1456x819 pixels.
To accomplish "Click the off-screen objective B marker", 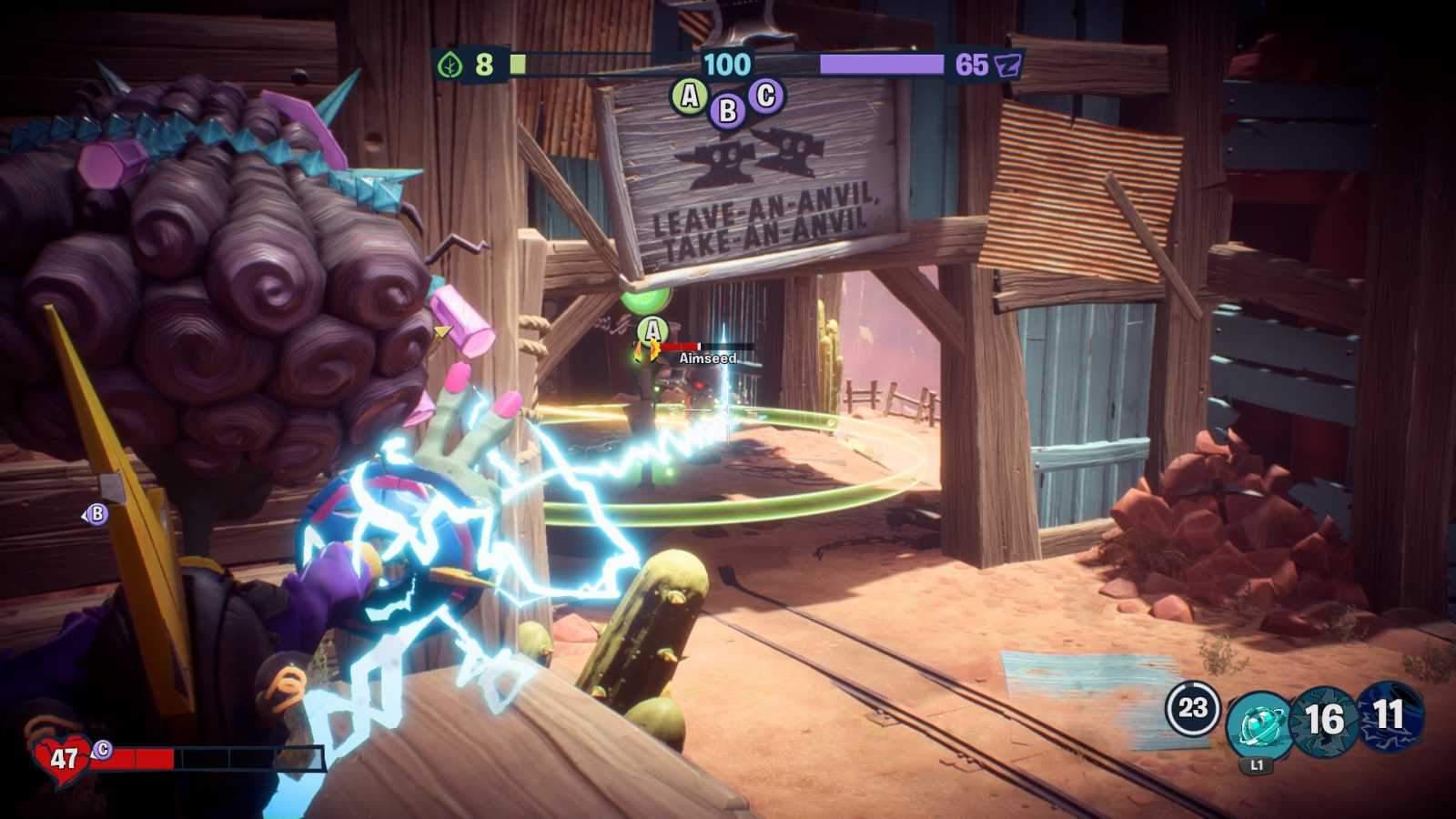I will click(x=96, y=514).
